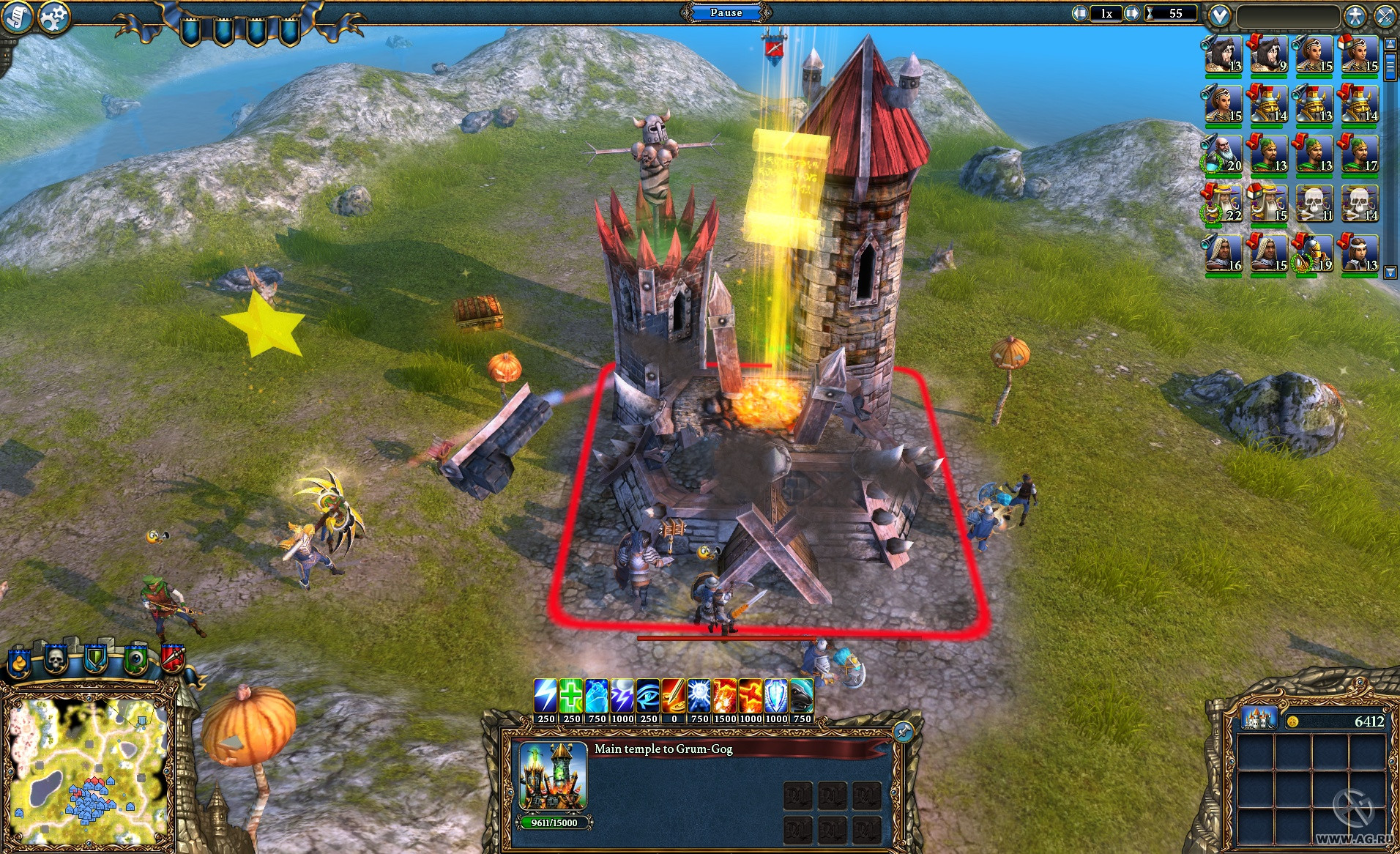Viewport: 1400px width, 854px height.
Task: Cast the lightning bolt spell costing 250
Action: (546, 695)
